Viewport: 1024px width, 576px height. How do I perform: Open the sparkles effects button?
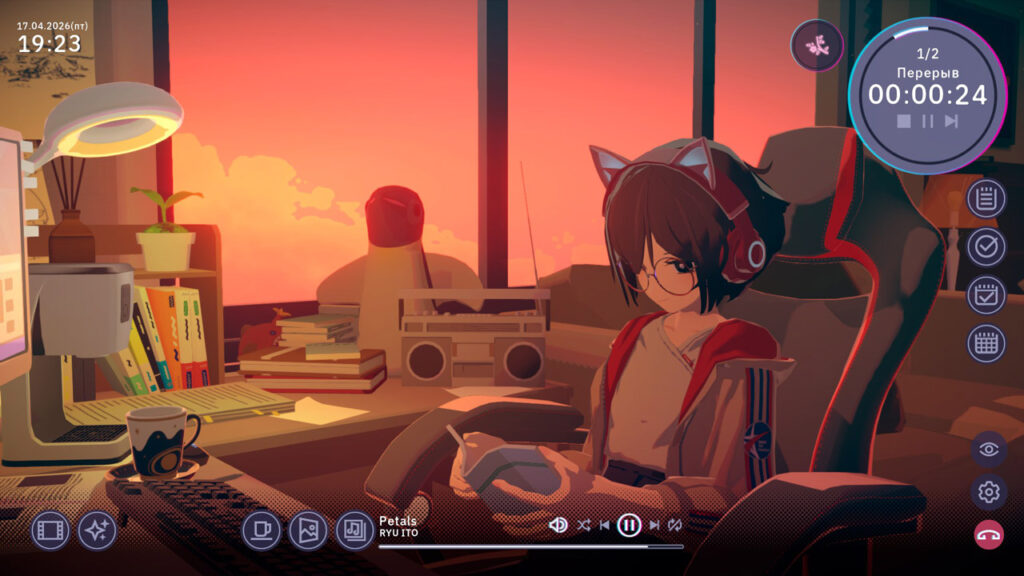[97, 530]
